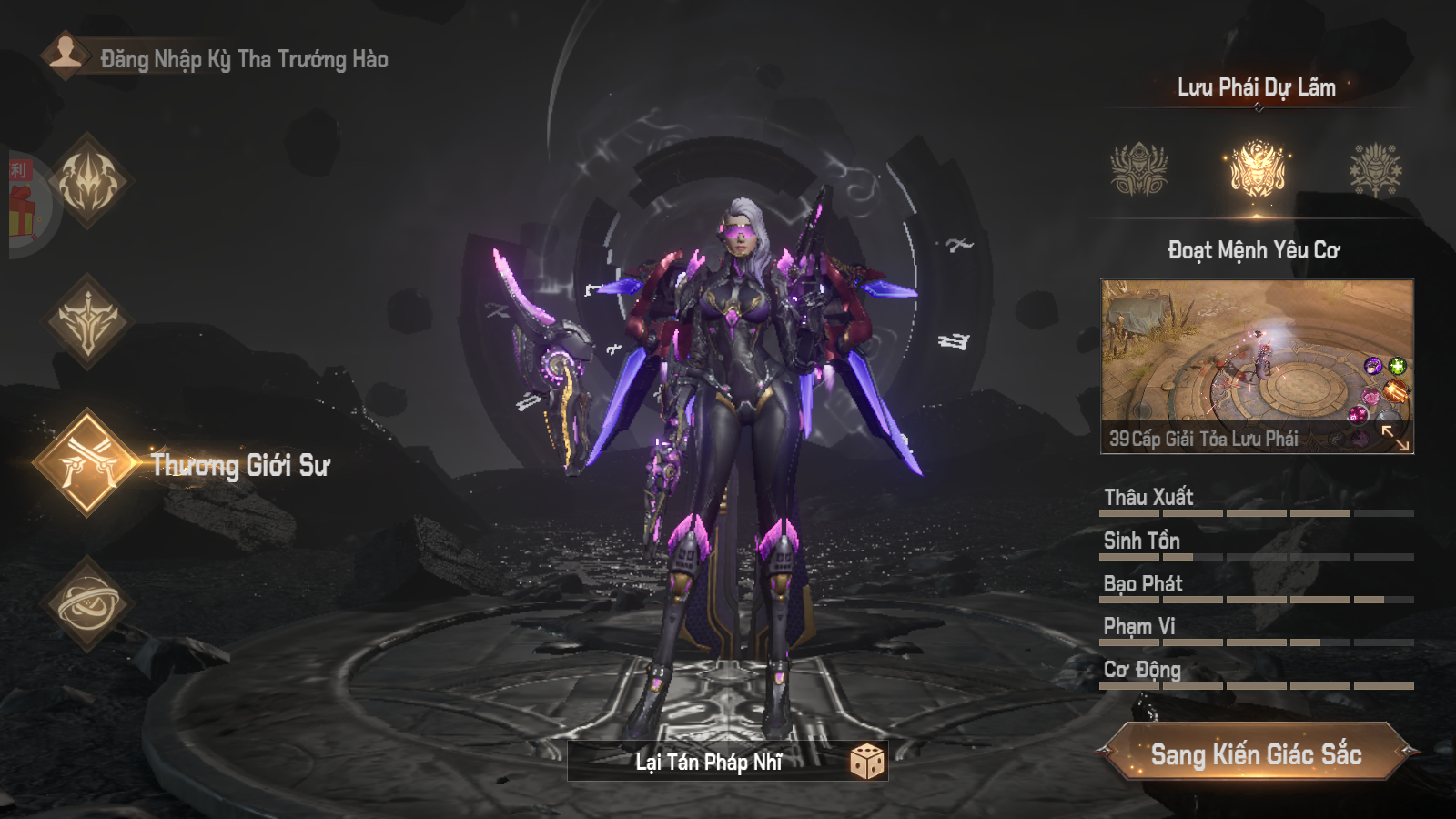
Task: Pick the orbiting-ring class icon
Action: [x=88, y=603]
